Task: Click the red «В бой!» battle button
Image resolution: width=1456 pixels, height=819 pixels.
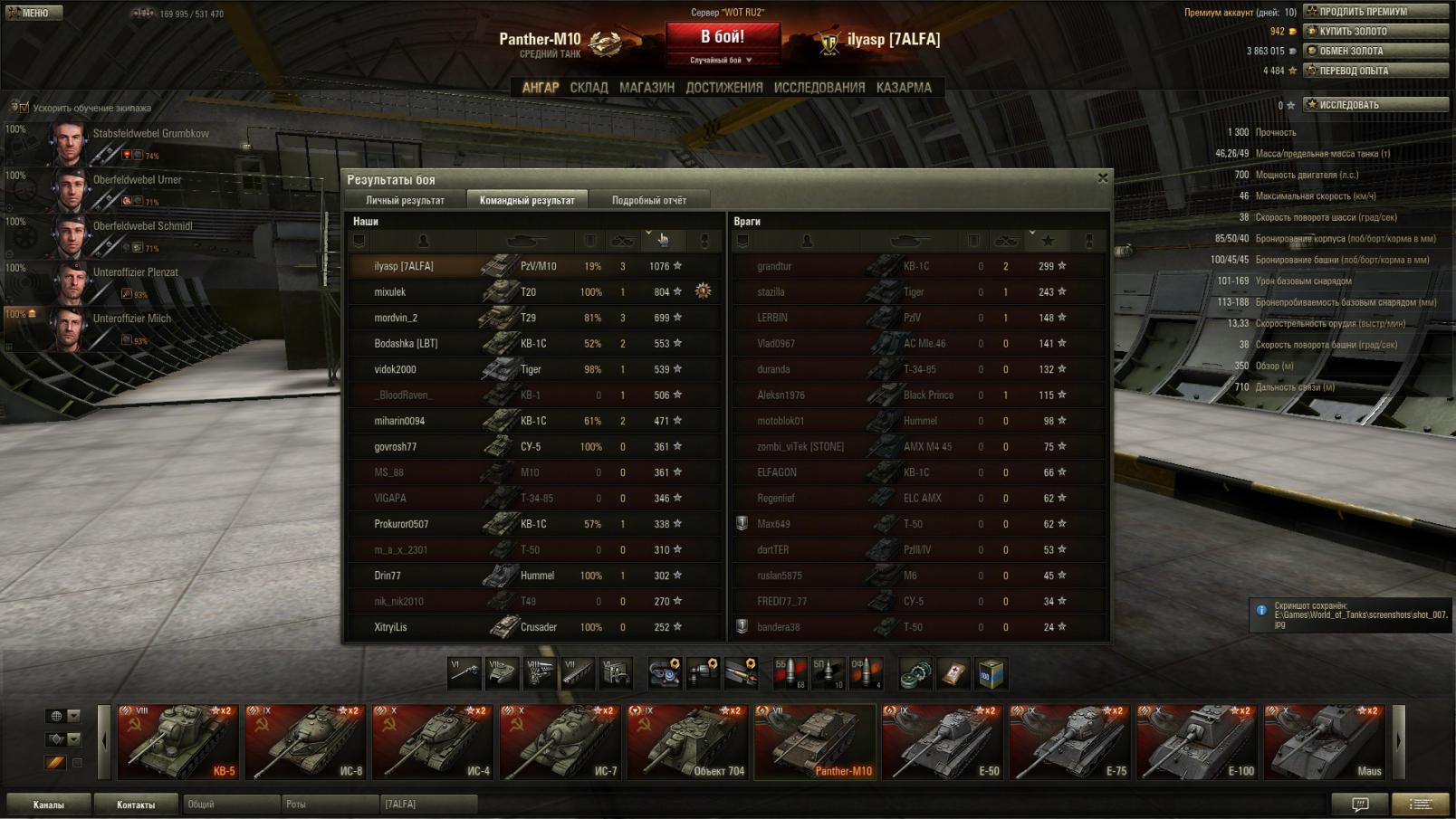Action: click(x=723, y=38)
